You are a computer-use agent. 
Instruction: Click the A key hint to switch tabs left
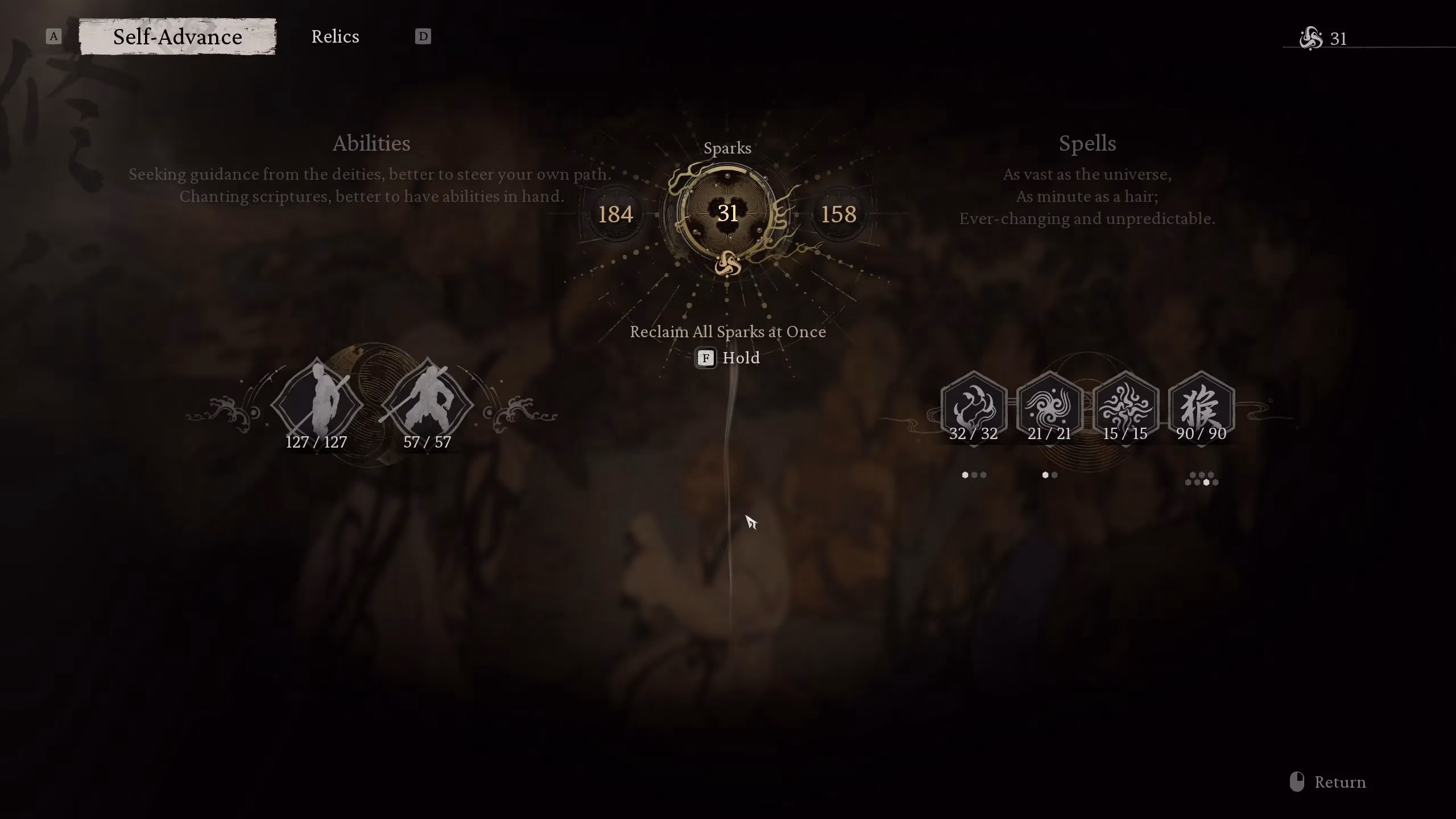(53, 36)
